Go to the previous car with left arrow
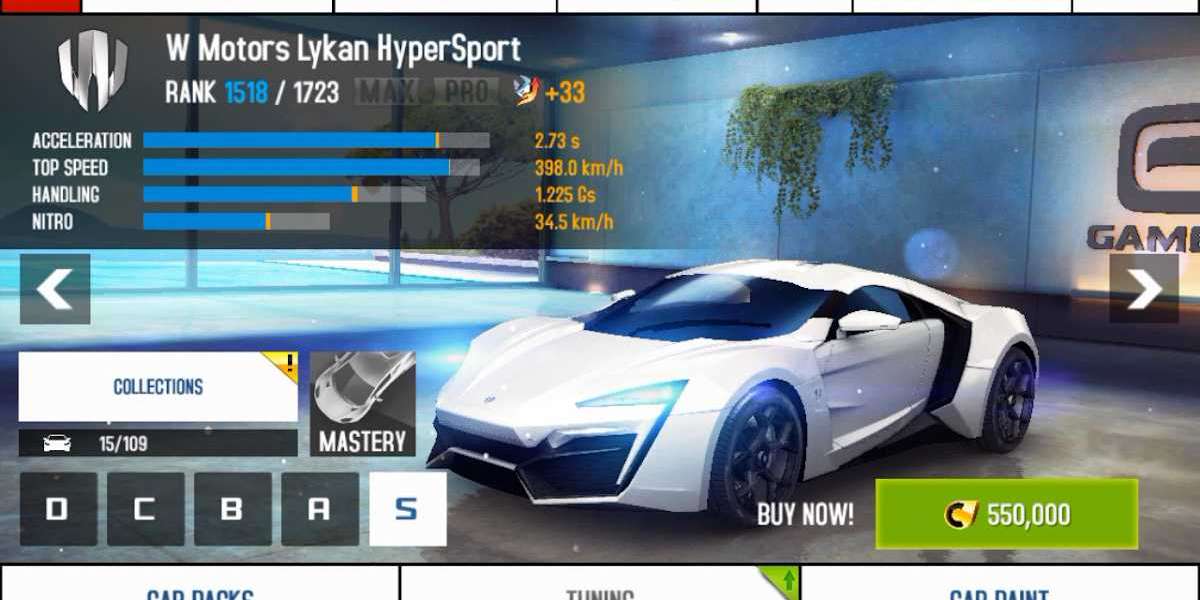Screen dimensions: 1200x600 [55, 289]
